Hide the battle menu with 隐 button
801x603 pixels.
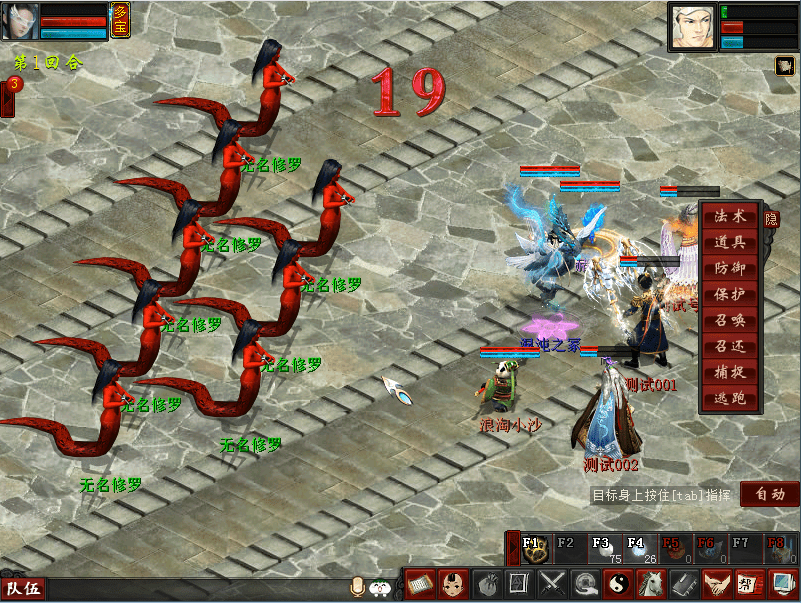pos(771,219)
